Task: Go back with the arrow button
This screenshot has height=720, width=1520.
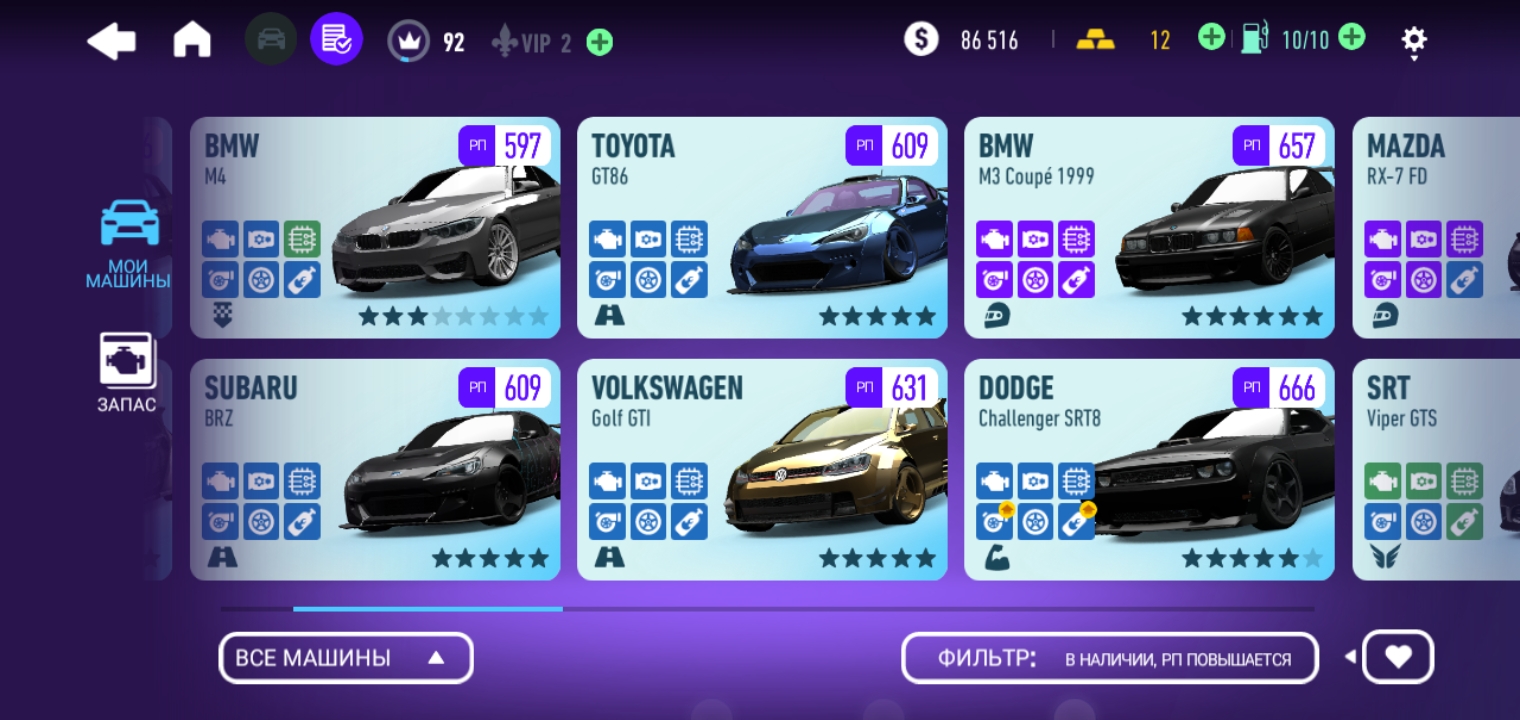Action: [111, 41]
